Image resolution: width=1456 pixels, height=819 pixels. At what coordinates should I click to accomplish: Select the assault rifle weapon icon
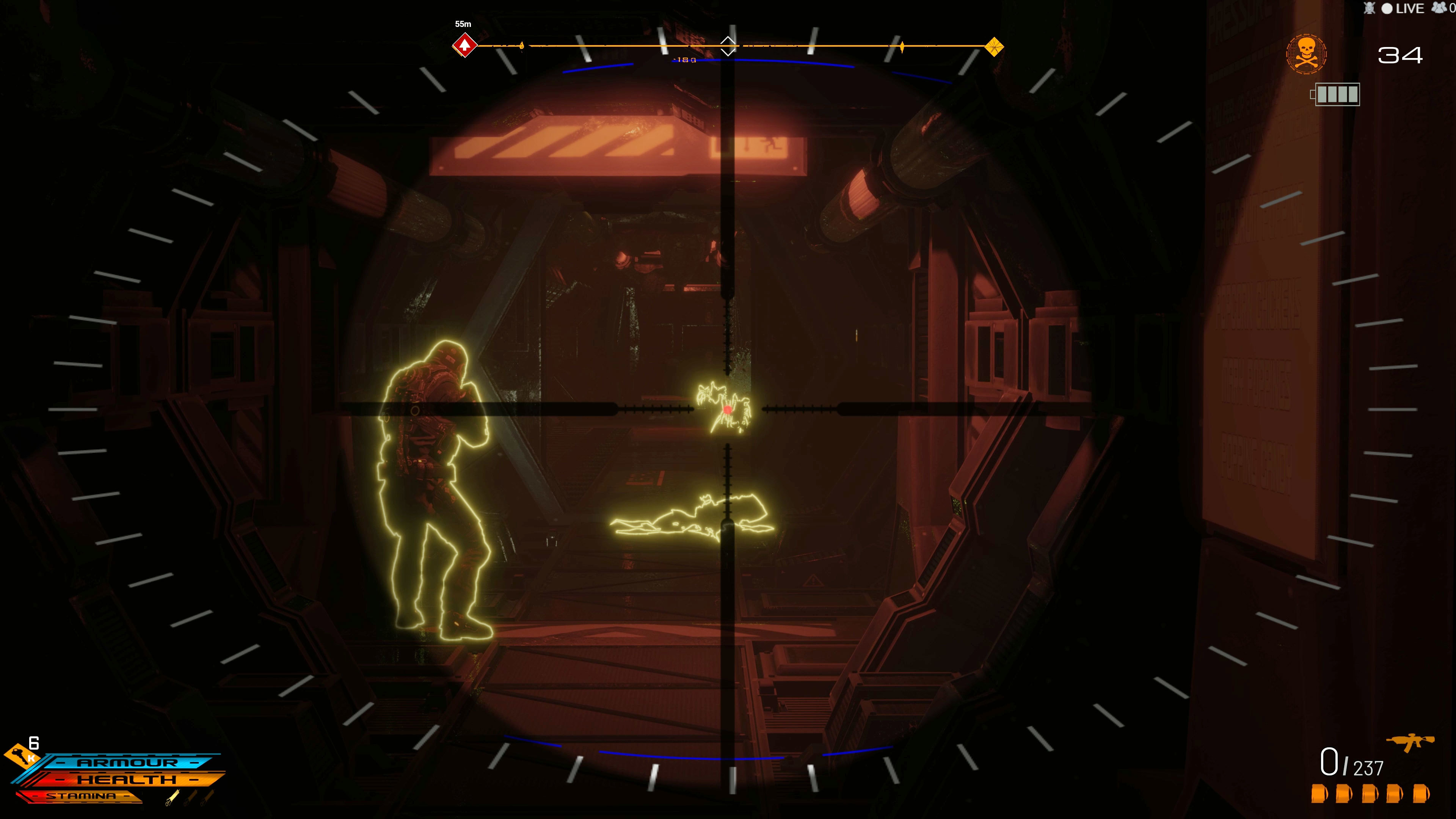[1410, 742]
